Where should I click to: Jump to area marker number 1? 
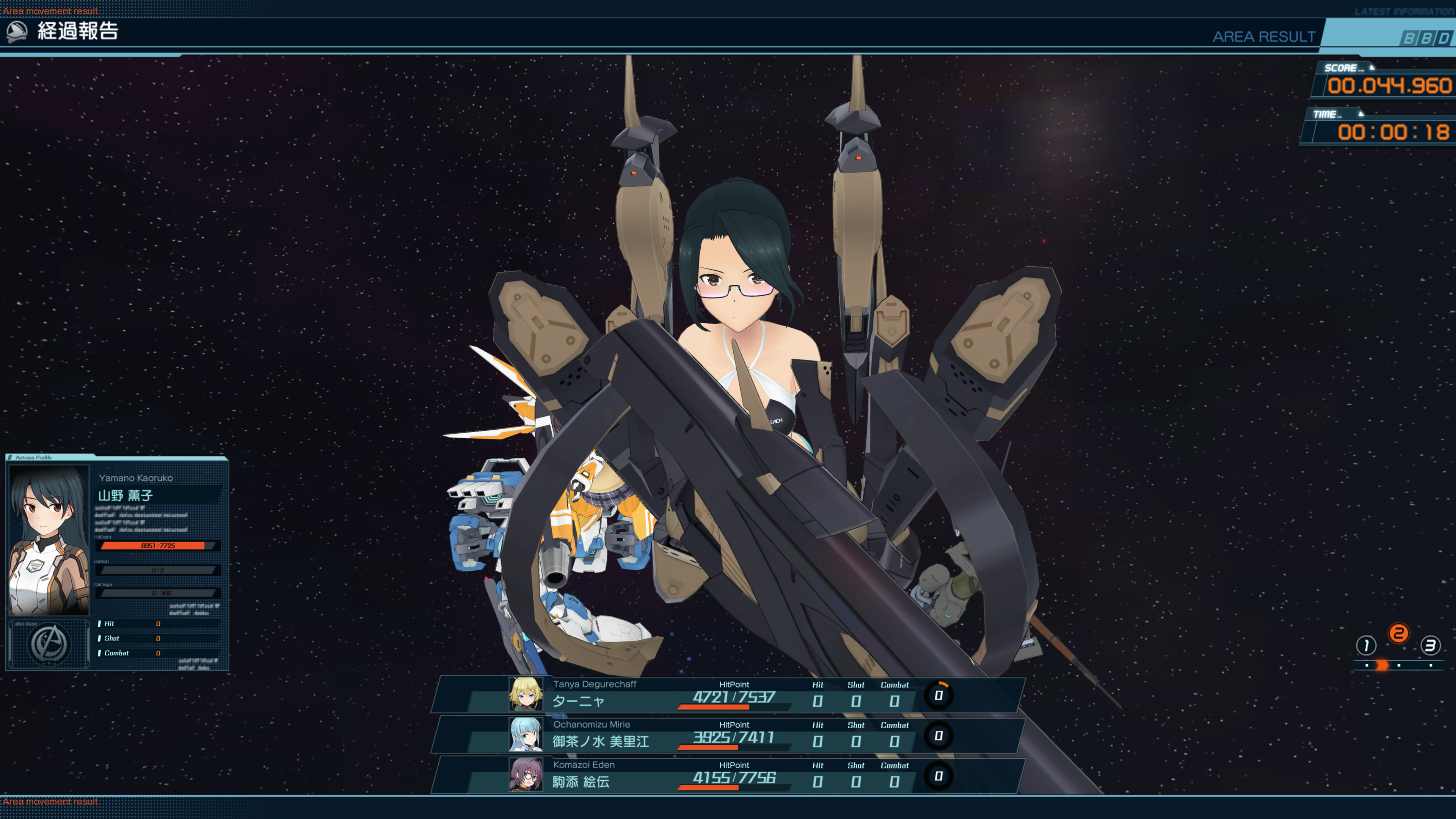click(x=1365, y=645)
